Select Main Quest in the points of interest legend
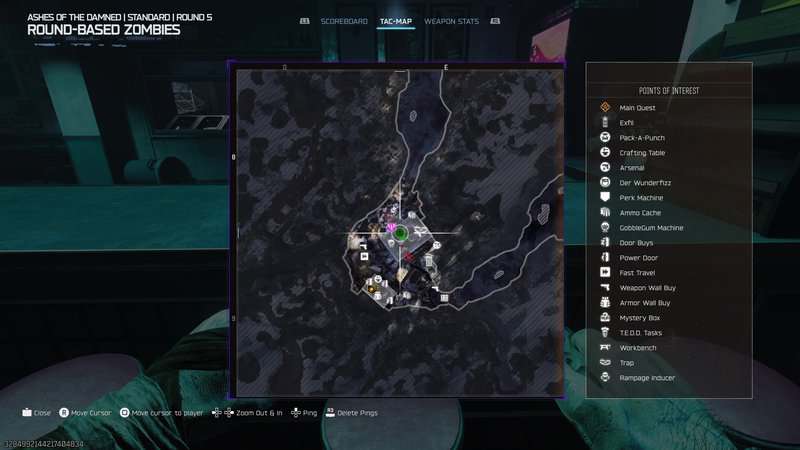Viewport: 800px width, 450px height. pyautogui.click(x=637, y=108)
